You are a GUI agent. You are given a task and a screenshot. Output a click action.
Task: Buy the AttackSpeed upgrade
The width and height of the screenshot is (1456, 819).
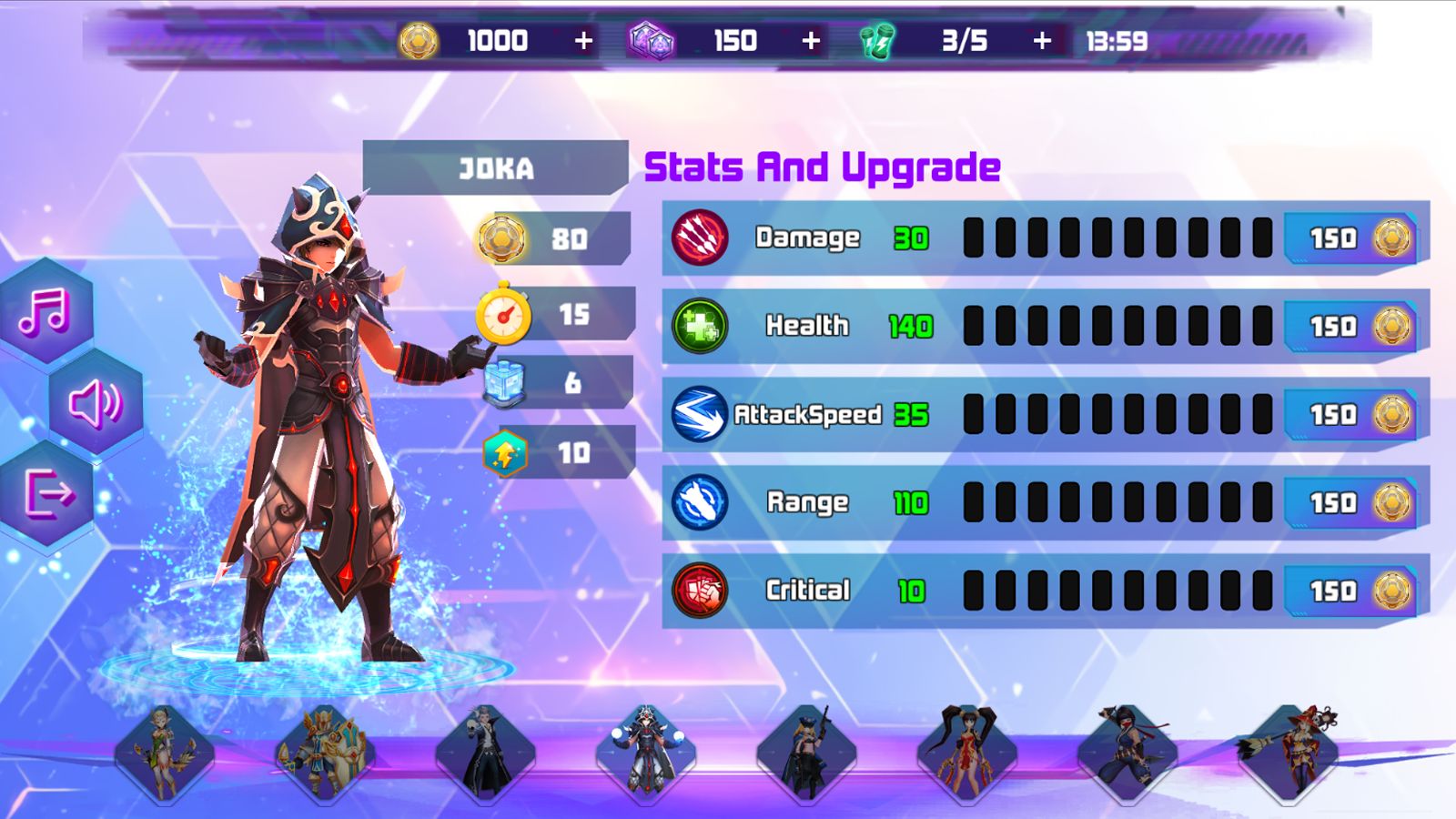click(1352, 415)
